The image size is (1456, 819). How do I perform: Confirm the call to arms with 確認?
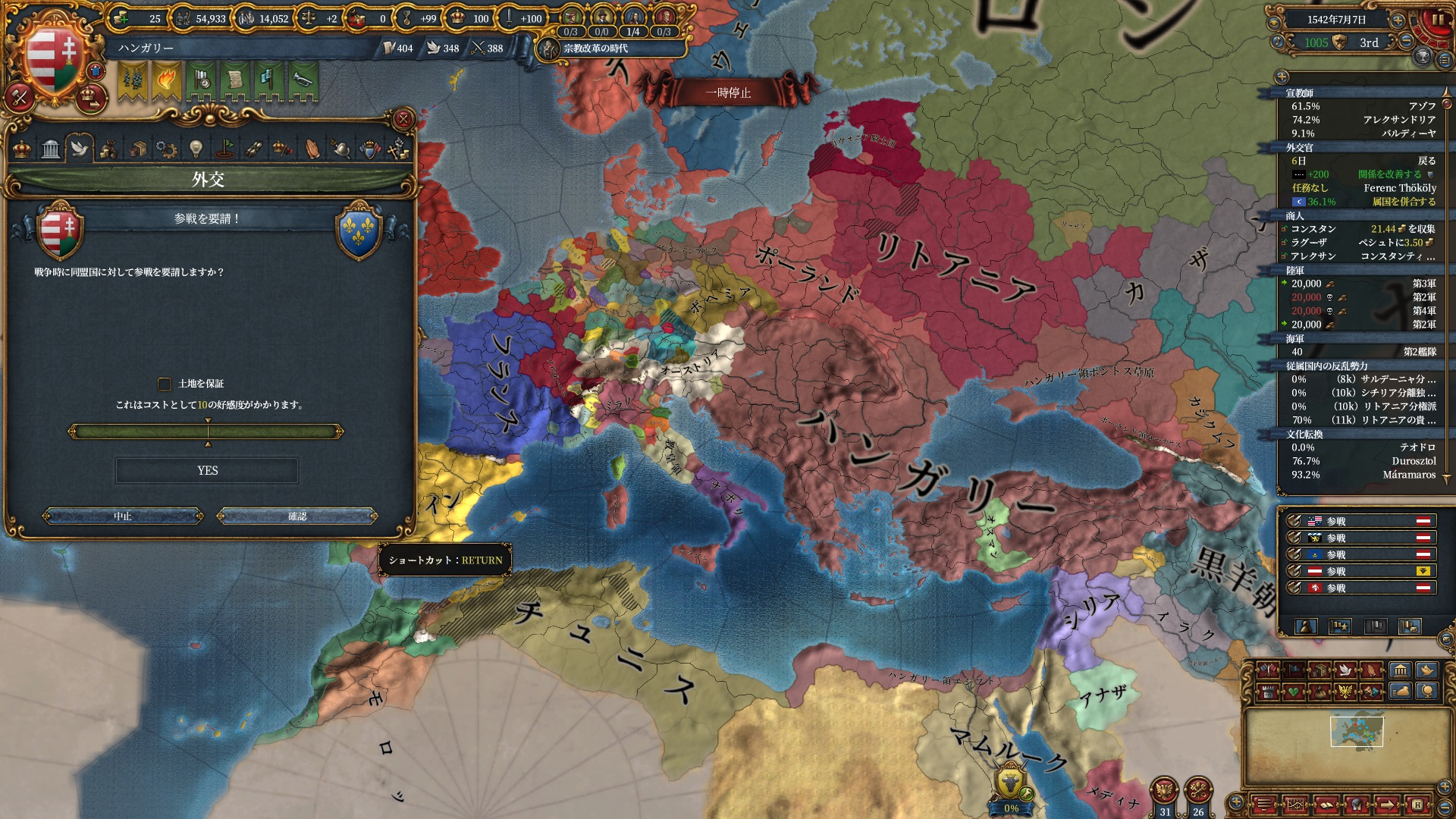[297, 516]
